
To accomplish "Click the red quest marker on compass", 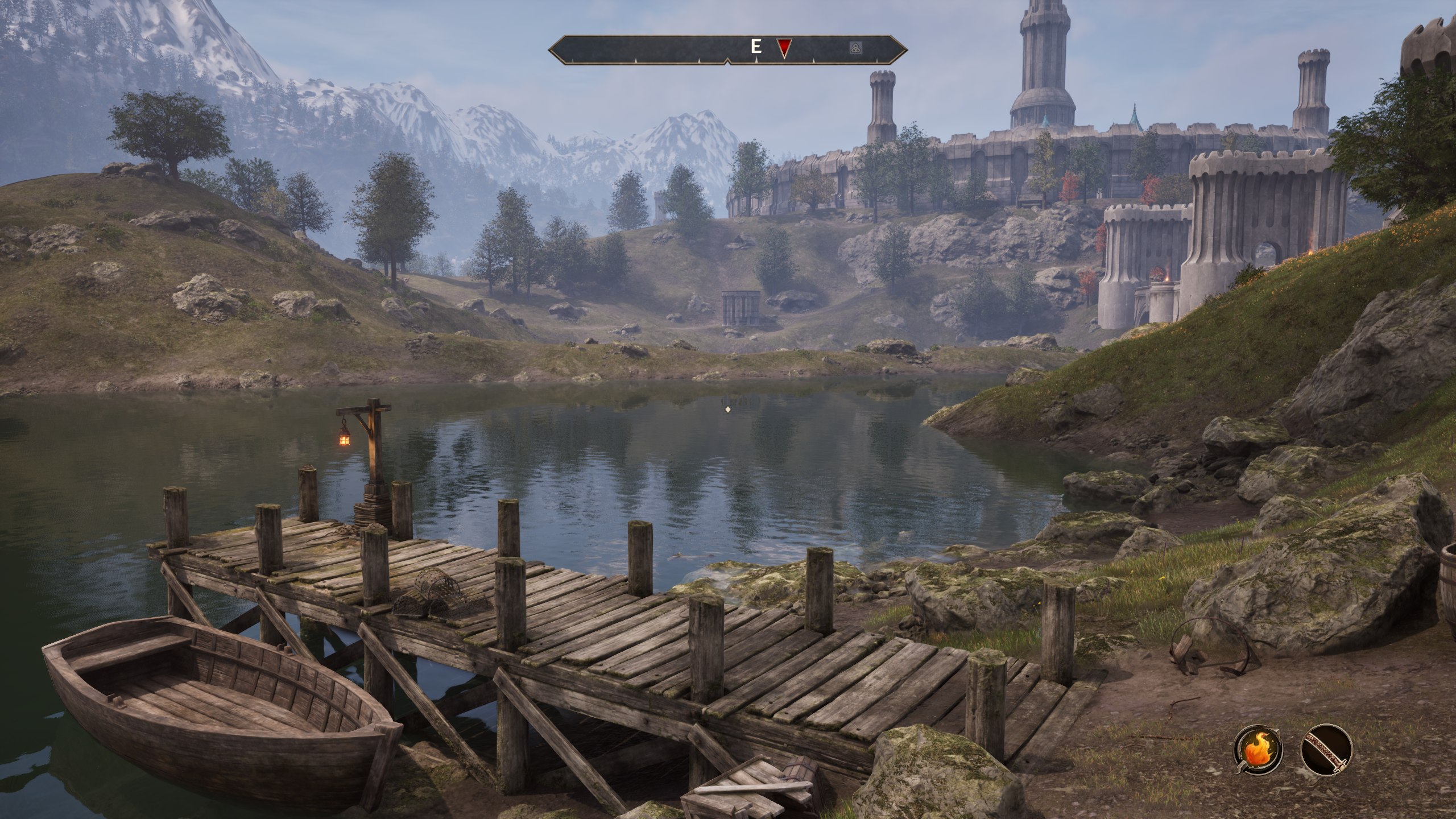I will 784,48.
